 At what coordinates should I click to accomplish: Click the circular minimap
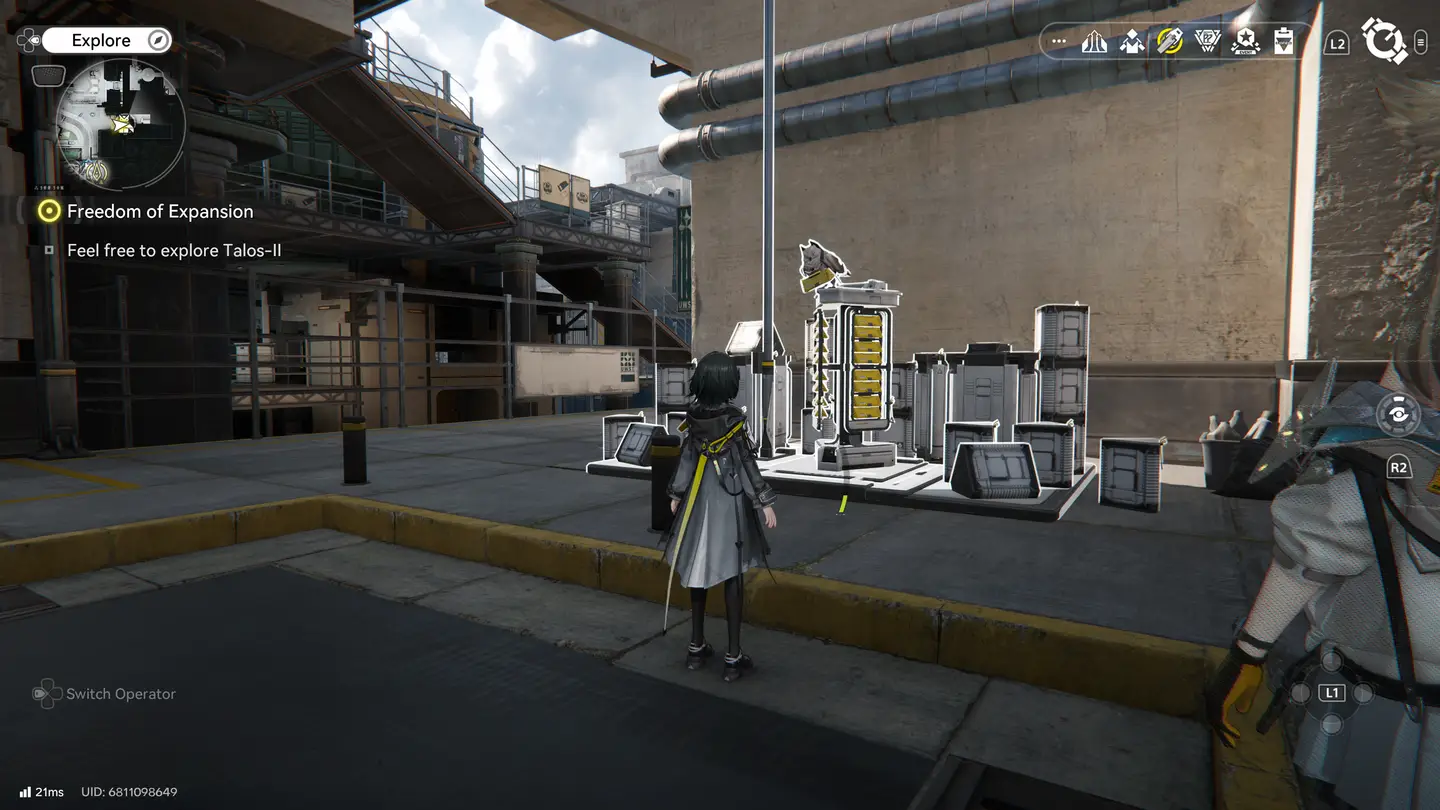(120, 125)
